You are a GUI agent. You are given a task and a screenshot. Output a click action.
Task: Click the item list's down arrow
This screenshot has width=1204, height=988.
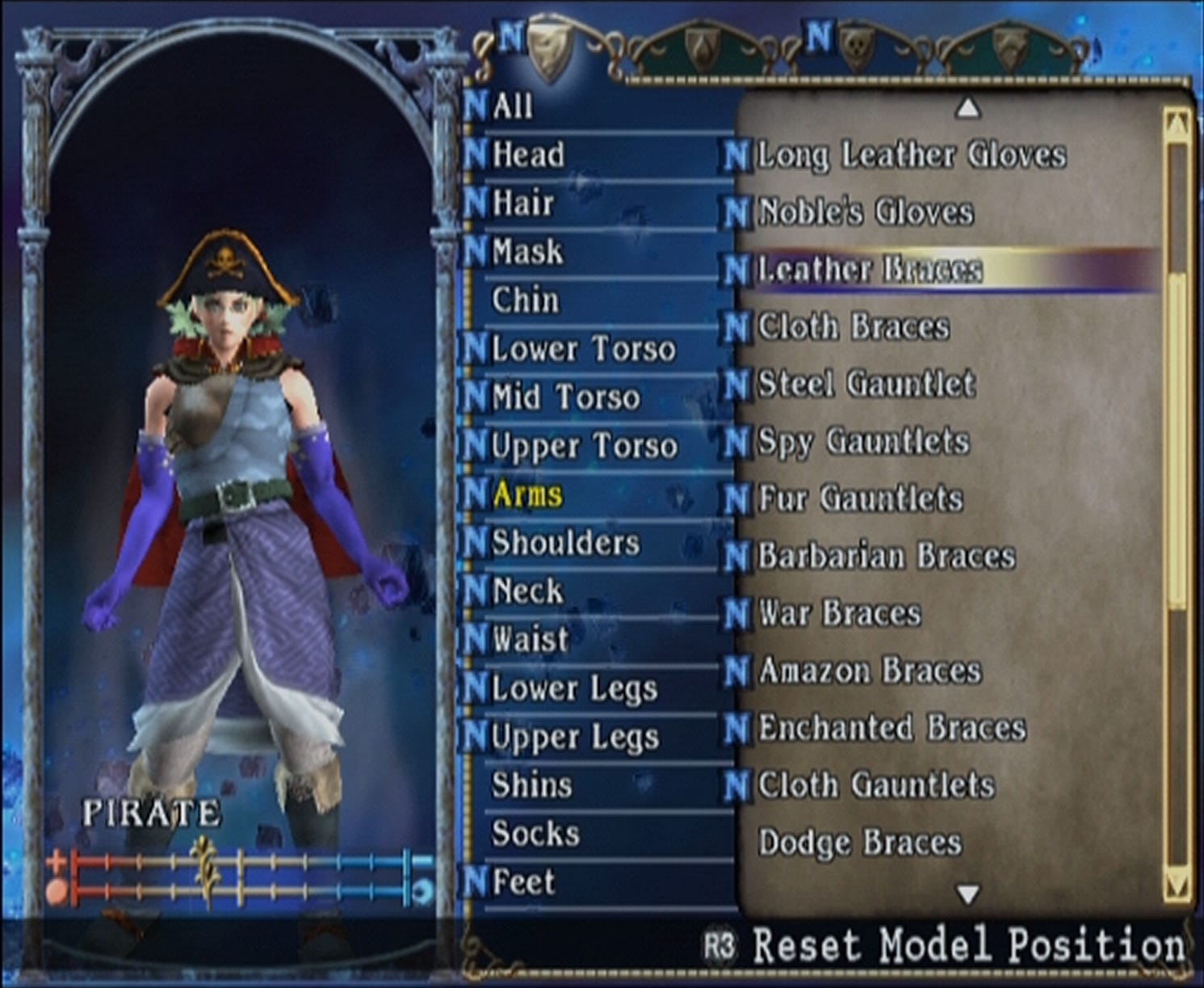(967, 894)
